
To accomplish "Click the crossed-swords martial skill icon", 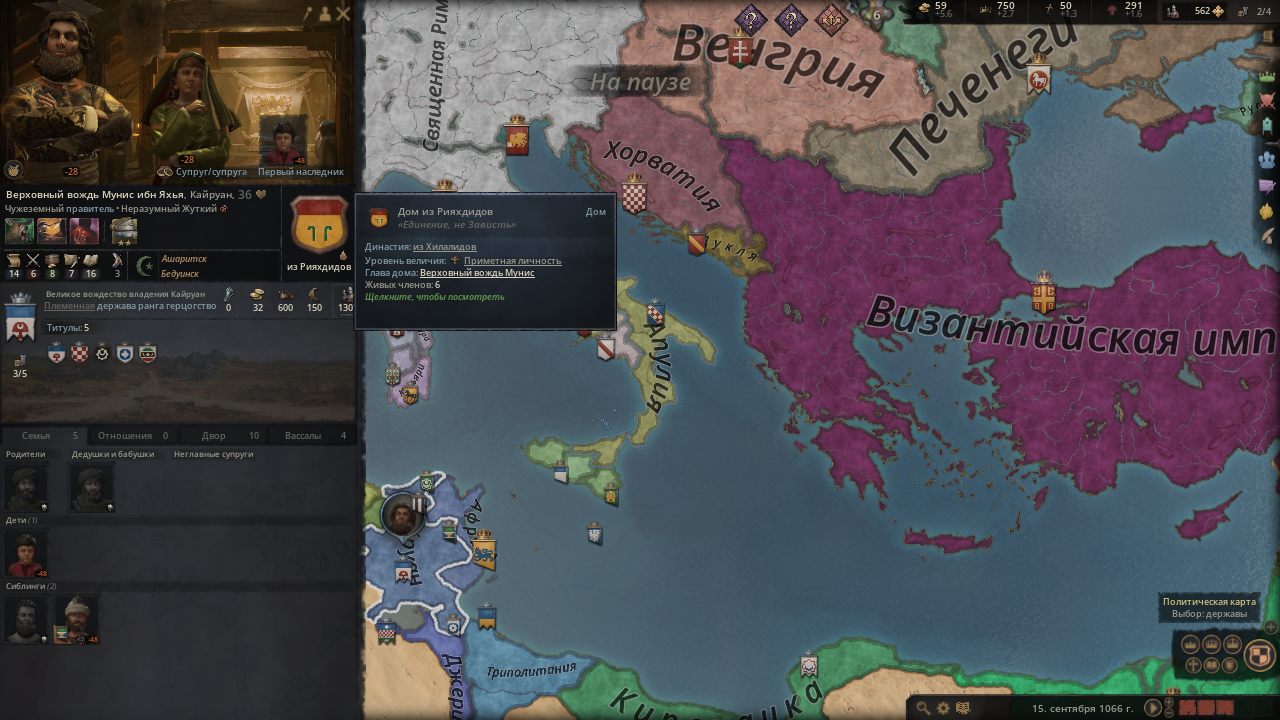I will pos(34,260).
